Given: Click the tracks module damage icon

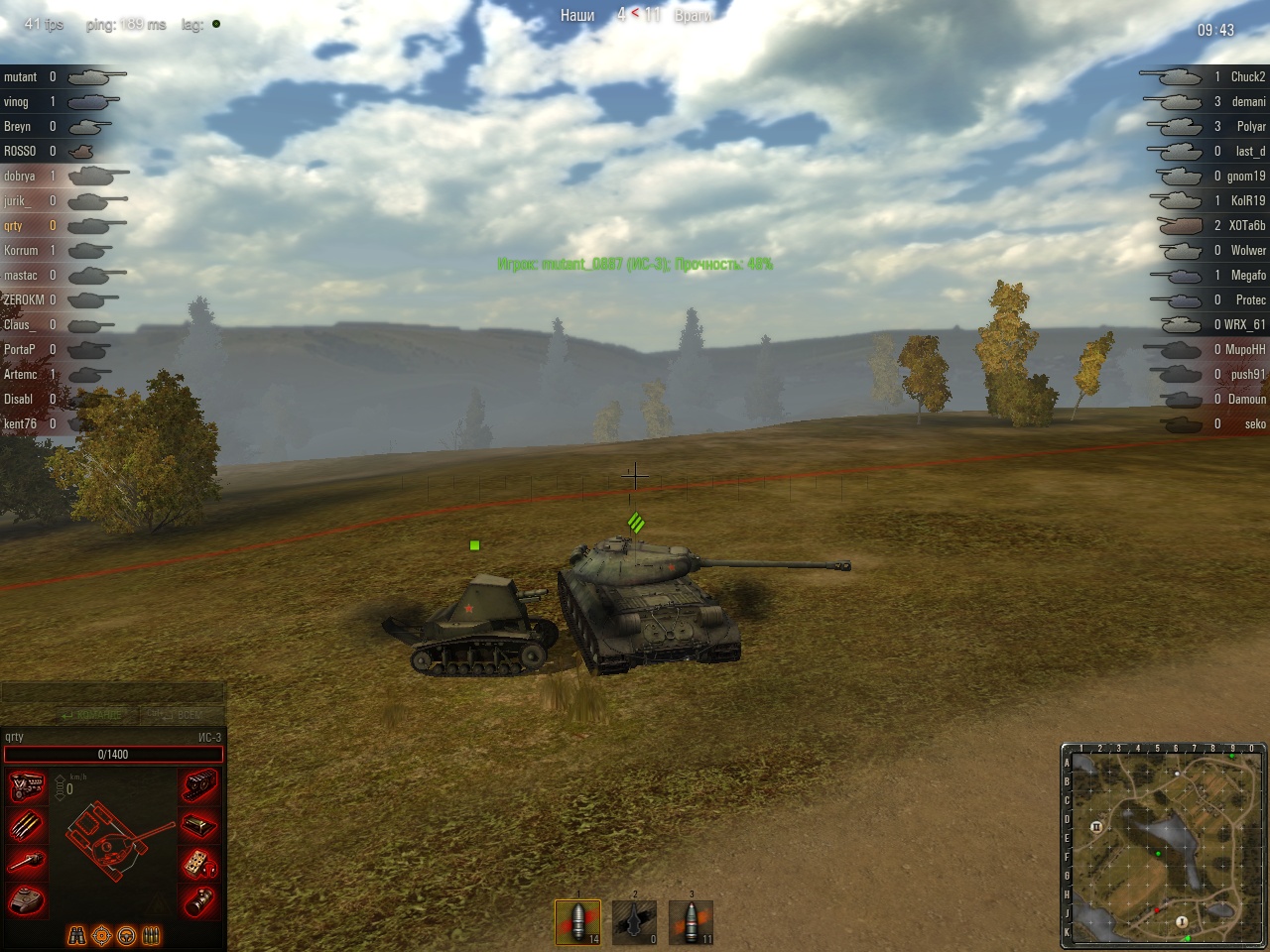Looking at the screenshot, I should click(199, 787).
